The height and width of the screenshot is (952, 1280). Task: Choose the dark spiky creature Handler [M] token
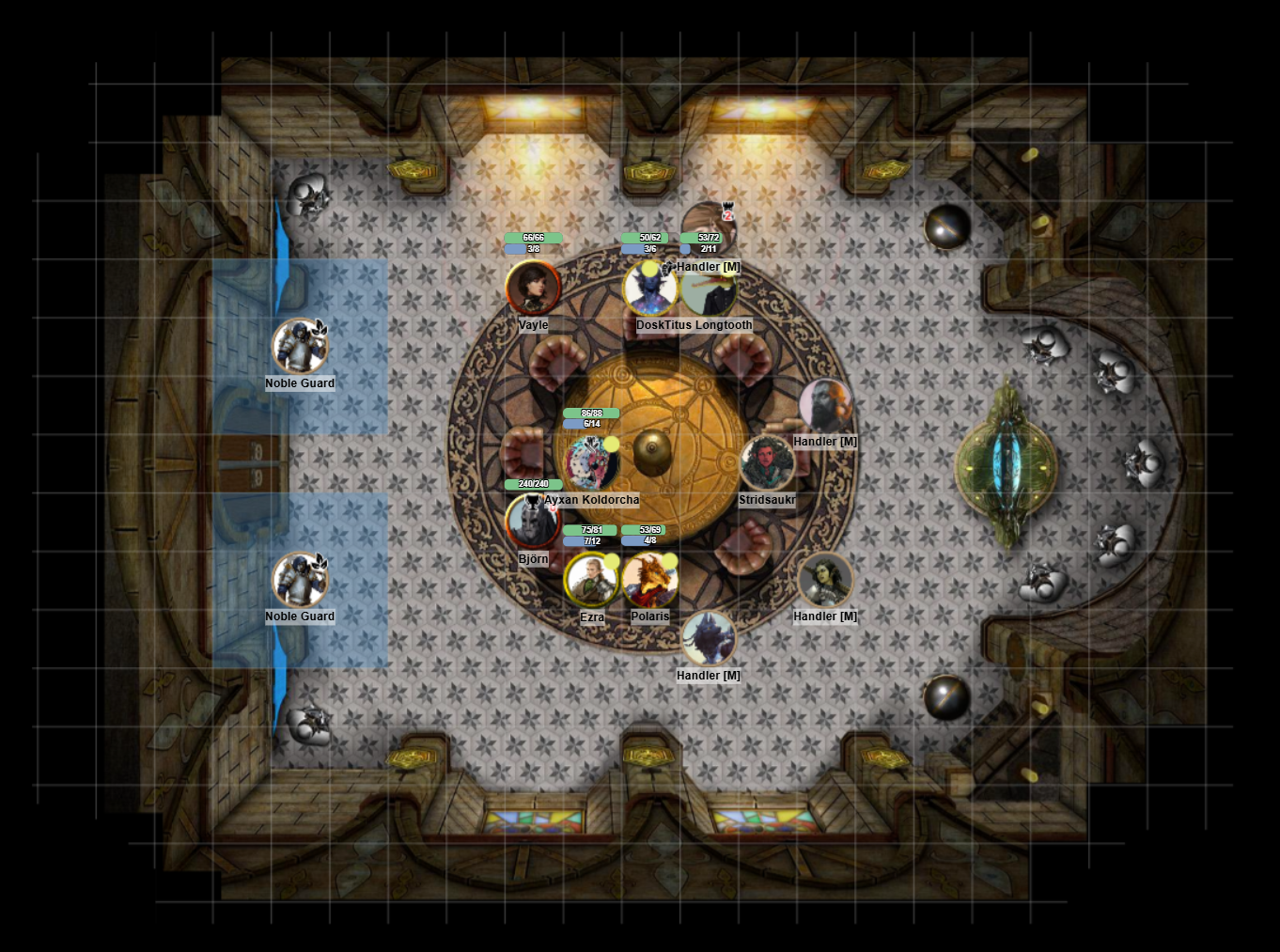[x=708, y=639]
